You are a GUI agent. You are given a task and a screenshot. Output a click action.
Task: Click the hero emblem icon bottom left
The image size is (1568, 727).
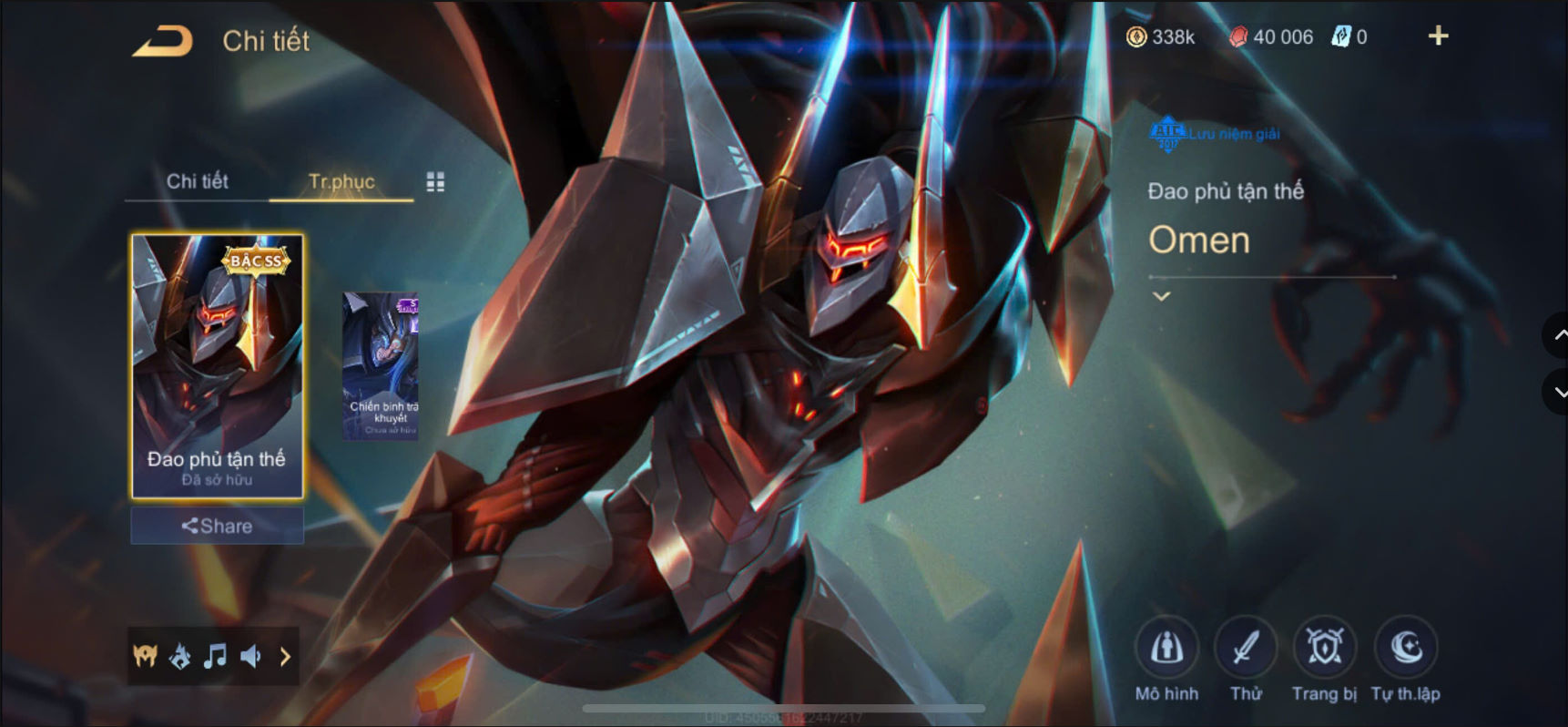(146, 657)
